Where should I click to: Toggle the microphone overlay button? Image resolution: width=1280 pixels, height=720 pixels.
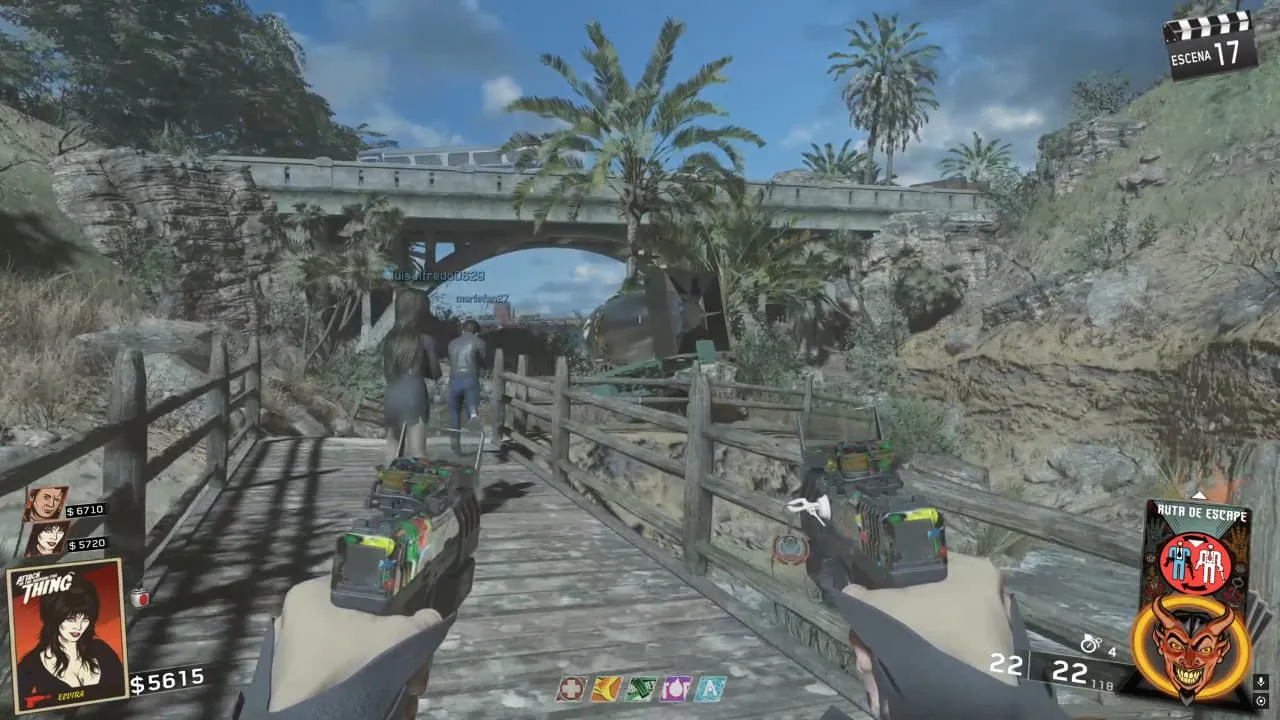[1260, 682]
